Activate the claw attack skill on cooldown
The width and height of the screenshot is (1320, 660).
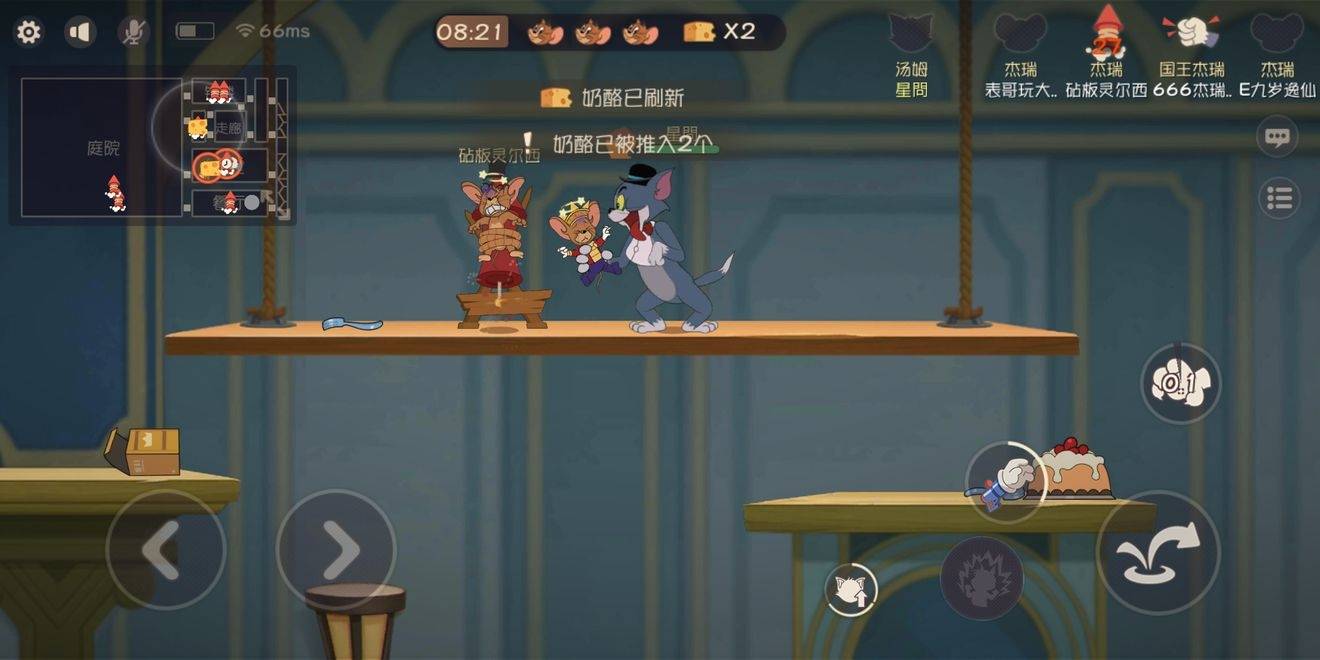click(x=1180, y=383)
